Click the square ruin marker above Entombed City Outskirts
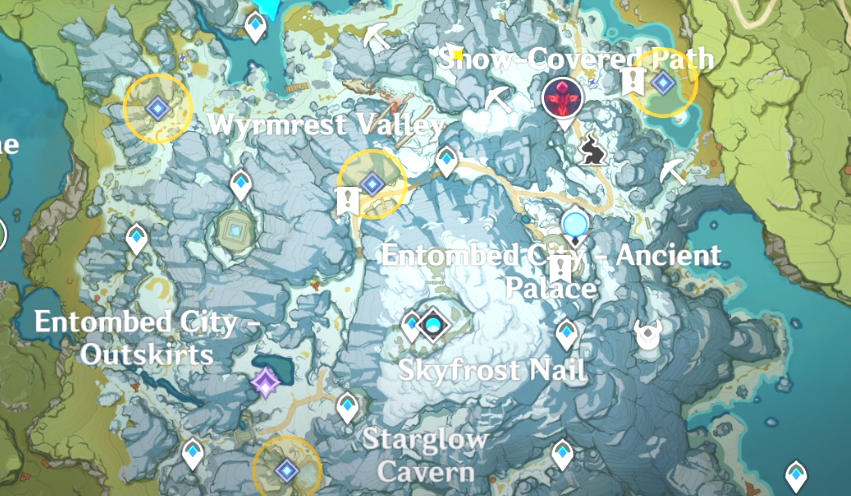 [235, 232]
